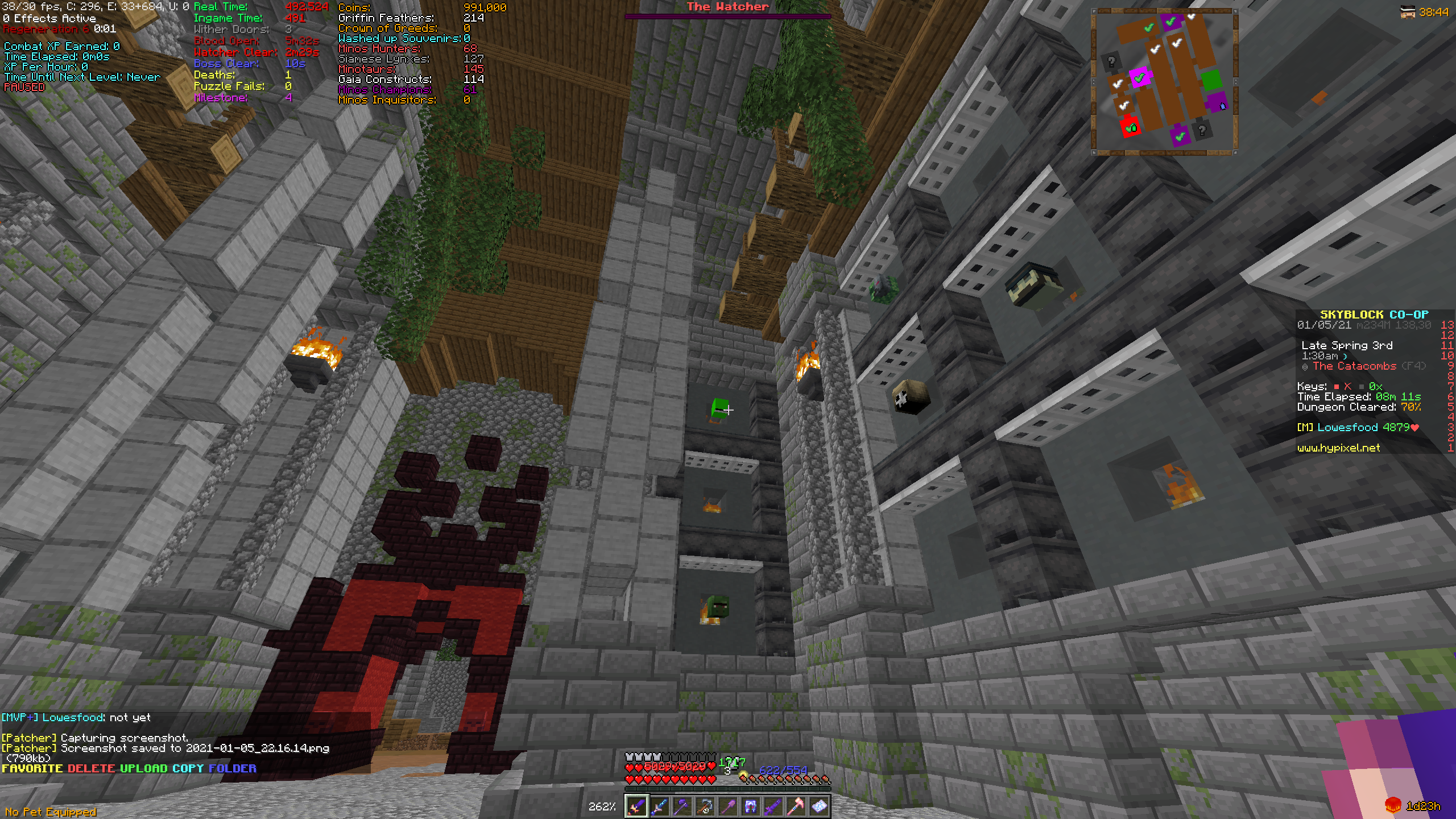Image resolution: width=1456 pixels, height=819 pixels.
Task: Click the FAVORITE screenshot button in chat
Action: point(31,768)
